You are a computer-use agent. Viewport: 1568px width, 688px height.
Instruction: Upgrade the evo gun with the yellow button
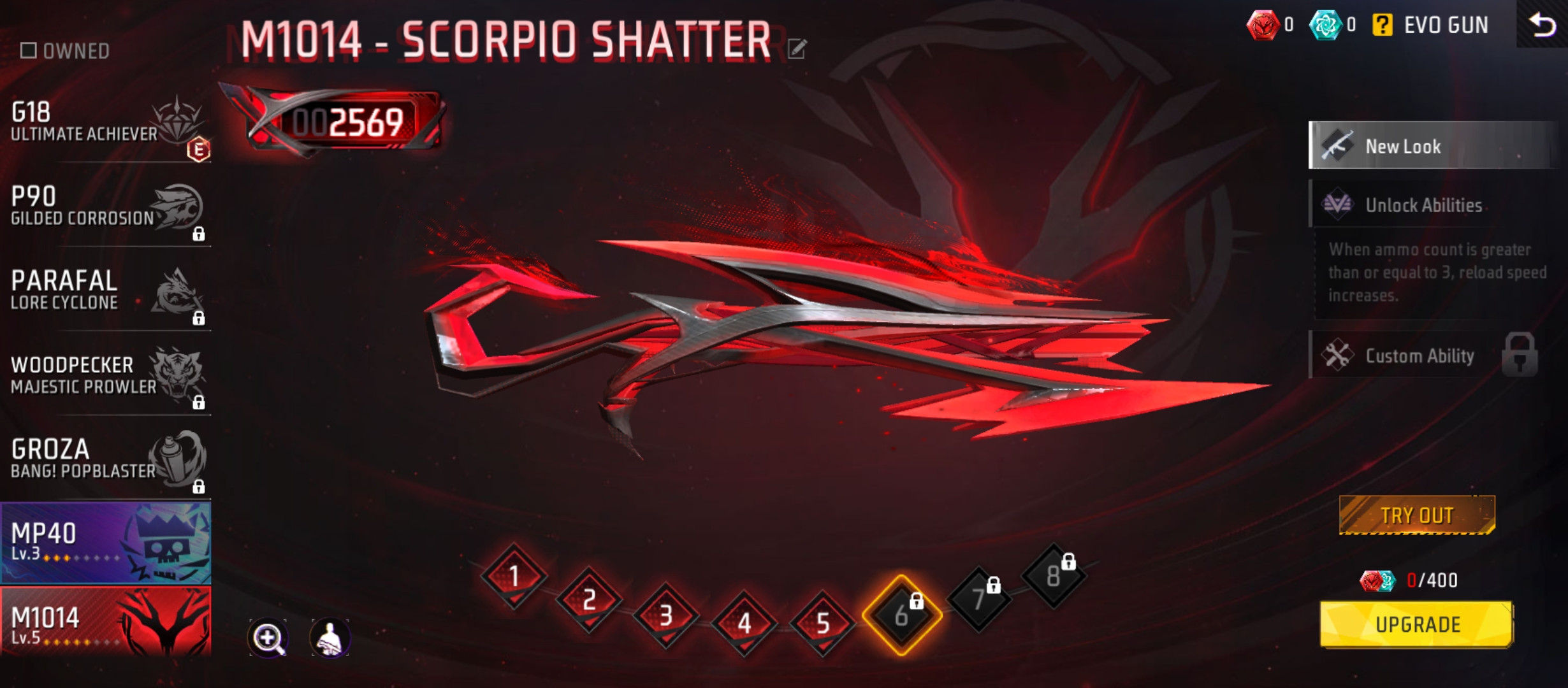pyautogui.click(x=1417, y=624)
